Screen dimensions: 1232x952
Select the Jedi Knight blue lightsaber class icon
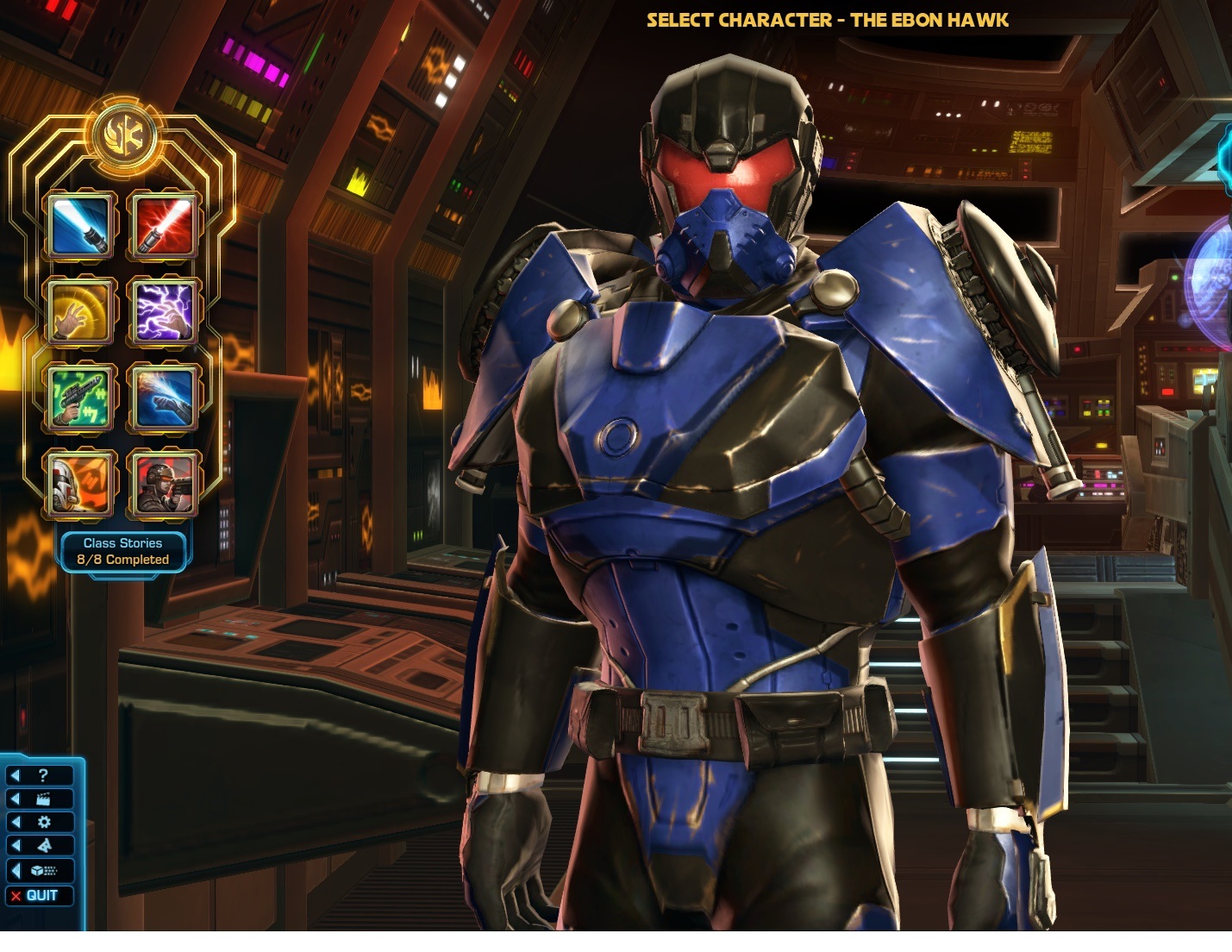click(x=80, y=228)
